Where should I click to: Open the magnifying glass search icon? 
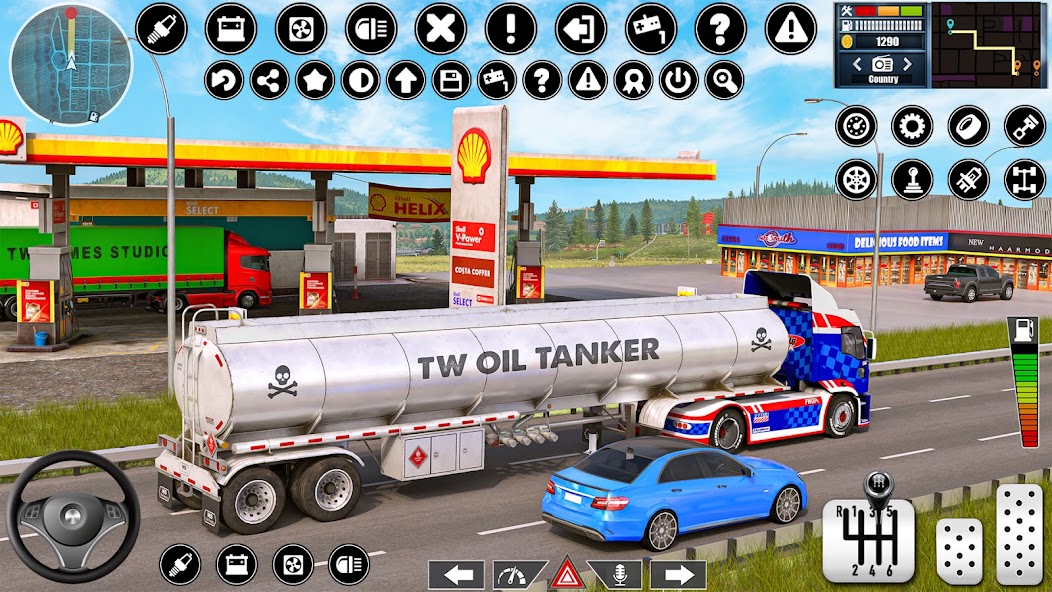click(724, 80)
